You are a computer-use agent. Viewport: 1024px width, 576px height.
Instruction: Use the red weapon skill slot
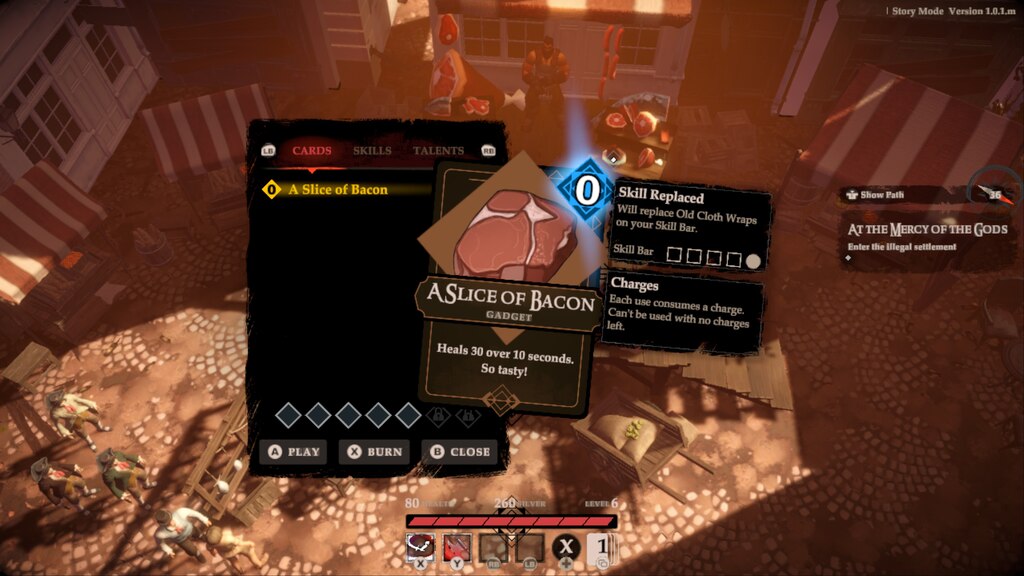(x=457, y=546)
